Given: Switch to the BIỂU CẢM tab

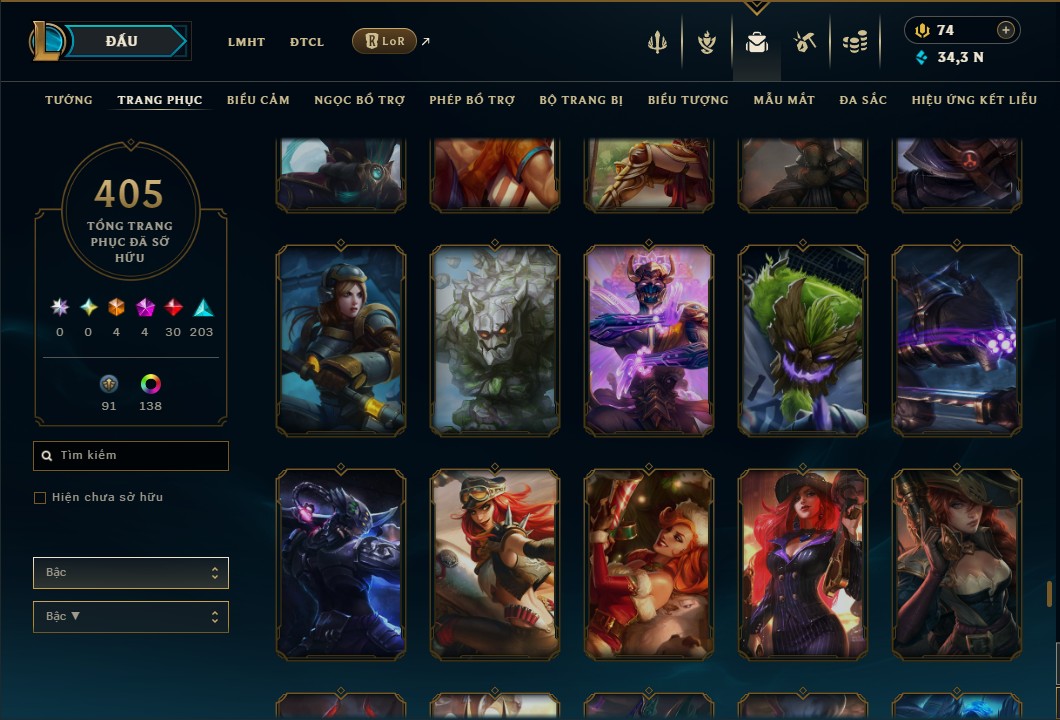Looking at the screenshot, I should 258,100.
